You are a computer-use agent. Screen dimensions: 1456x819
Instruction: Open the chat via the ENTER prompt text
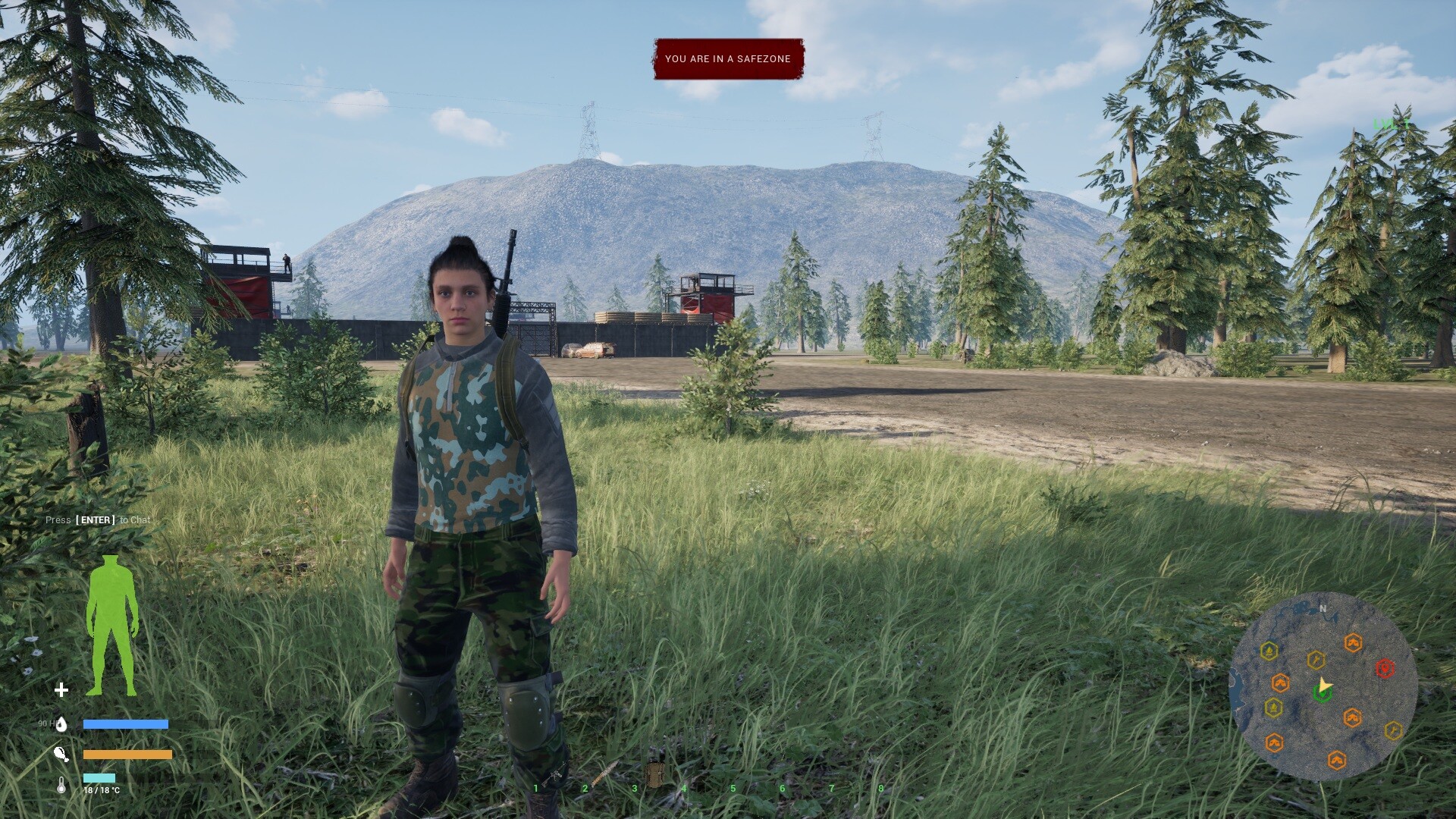(97, 520)
